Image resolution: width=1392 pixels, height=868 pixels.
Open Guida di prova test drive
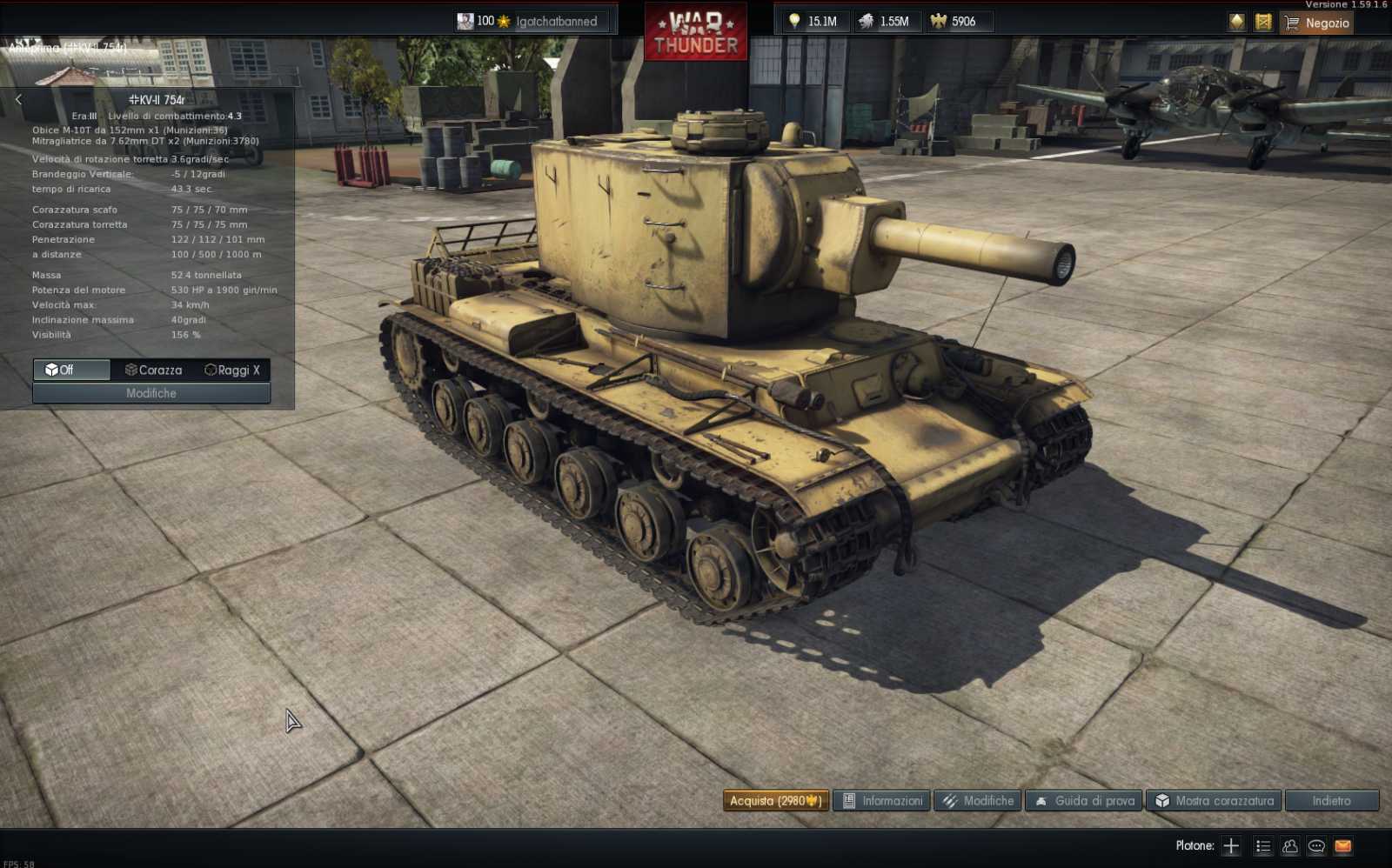1085,801
